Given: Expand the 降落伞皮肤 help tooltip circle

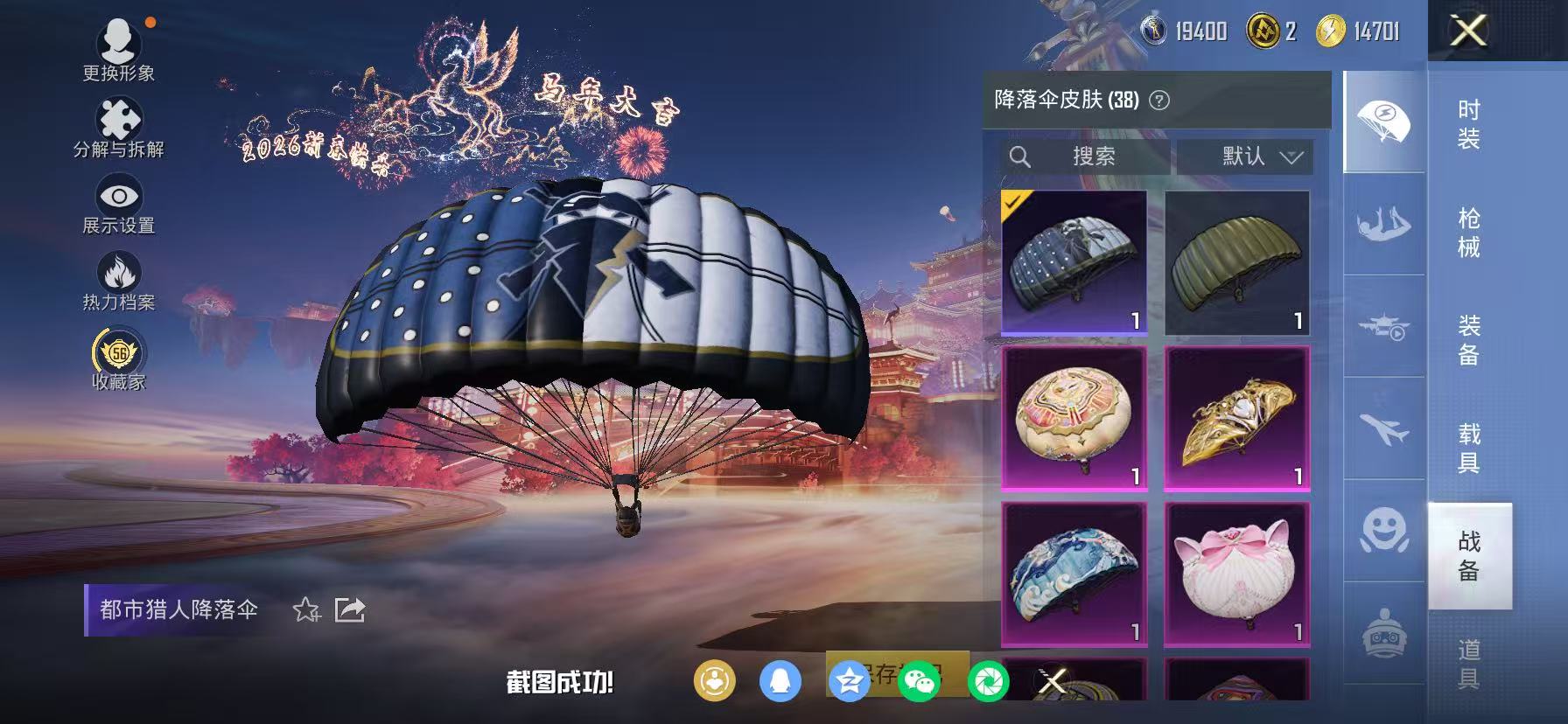Looking at the screenshot, I should [x=1157, y=100].
